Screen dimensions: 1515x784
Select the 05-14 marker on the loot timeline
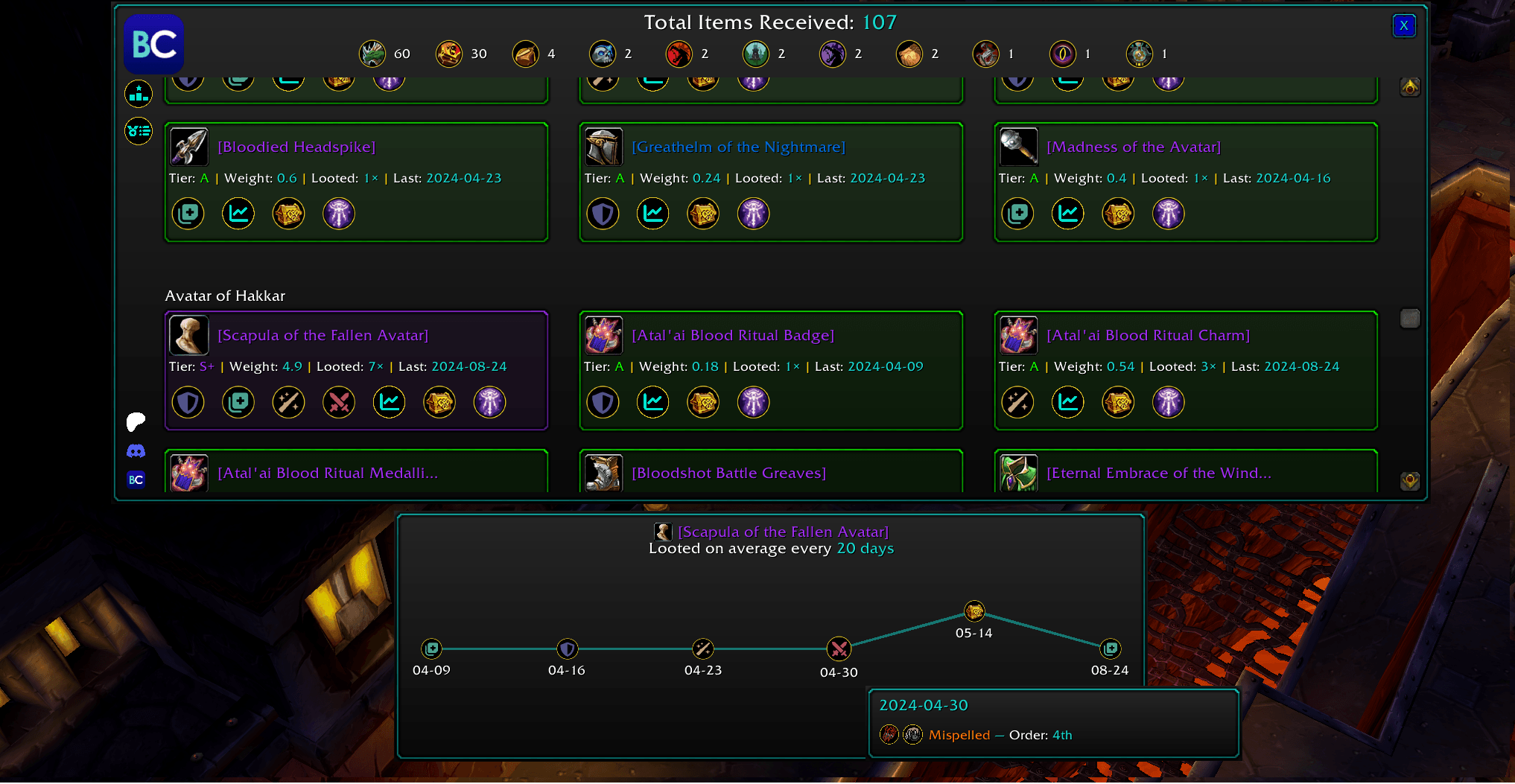coord(974,611)
